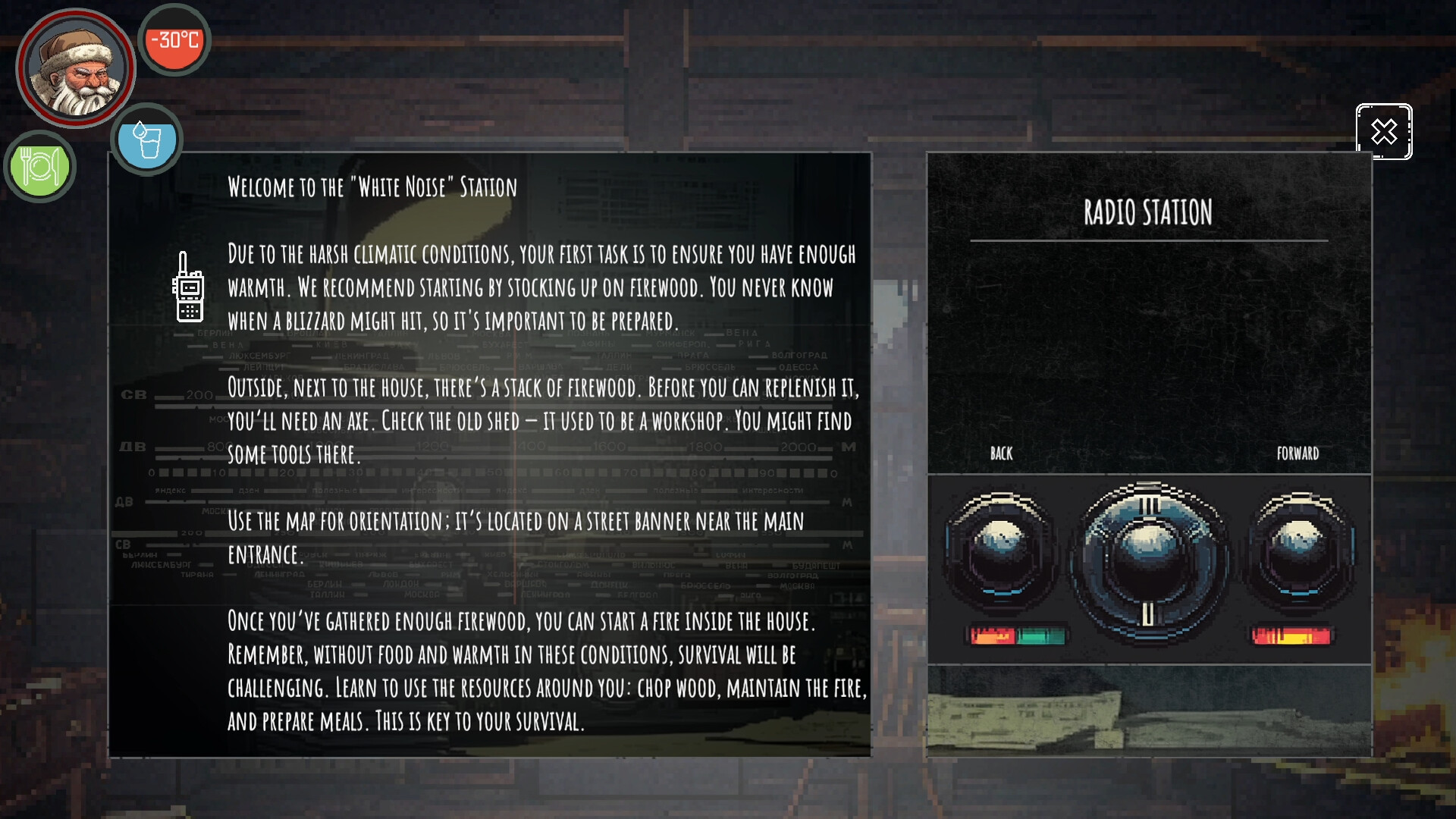Click the green hunger plate icon

39,167
